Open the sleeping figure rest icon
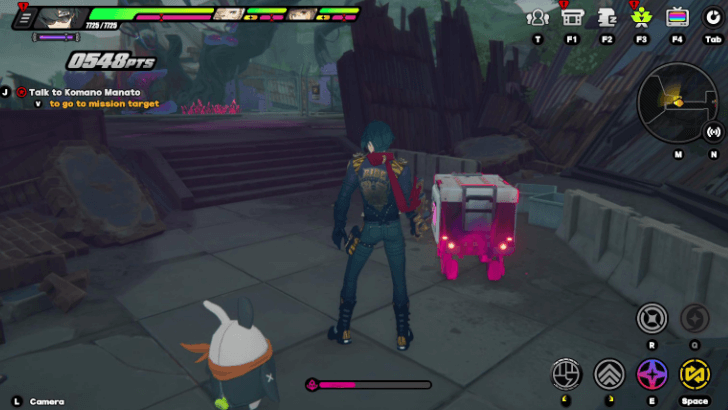Image resolution: width=728 pixels, height=410 pixels. pos(607,17)
